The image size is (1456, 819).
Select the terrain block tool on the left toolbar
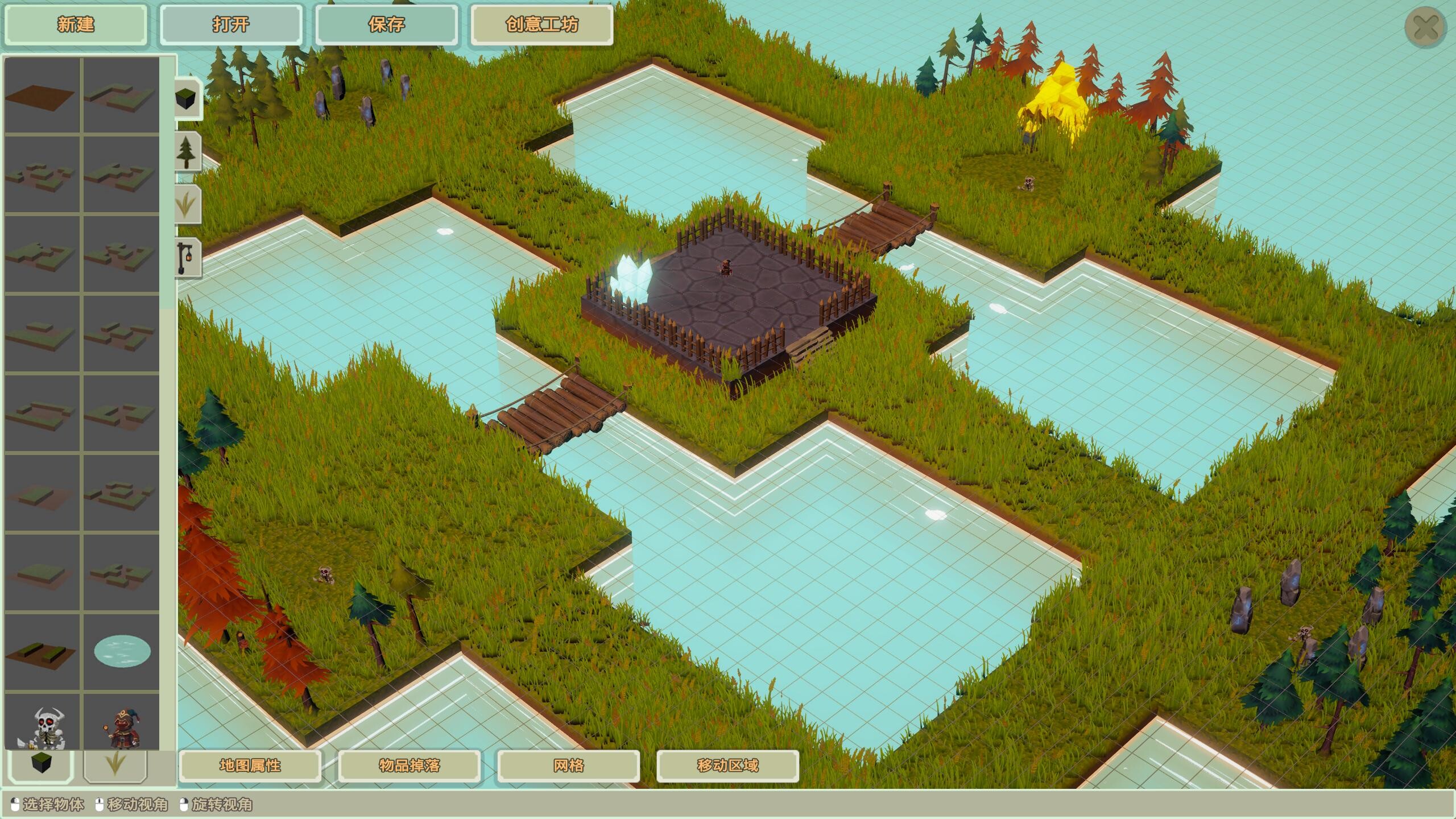[187, 99]
